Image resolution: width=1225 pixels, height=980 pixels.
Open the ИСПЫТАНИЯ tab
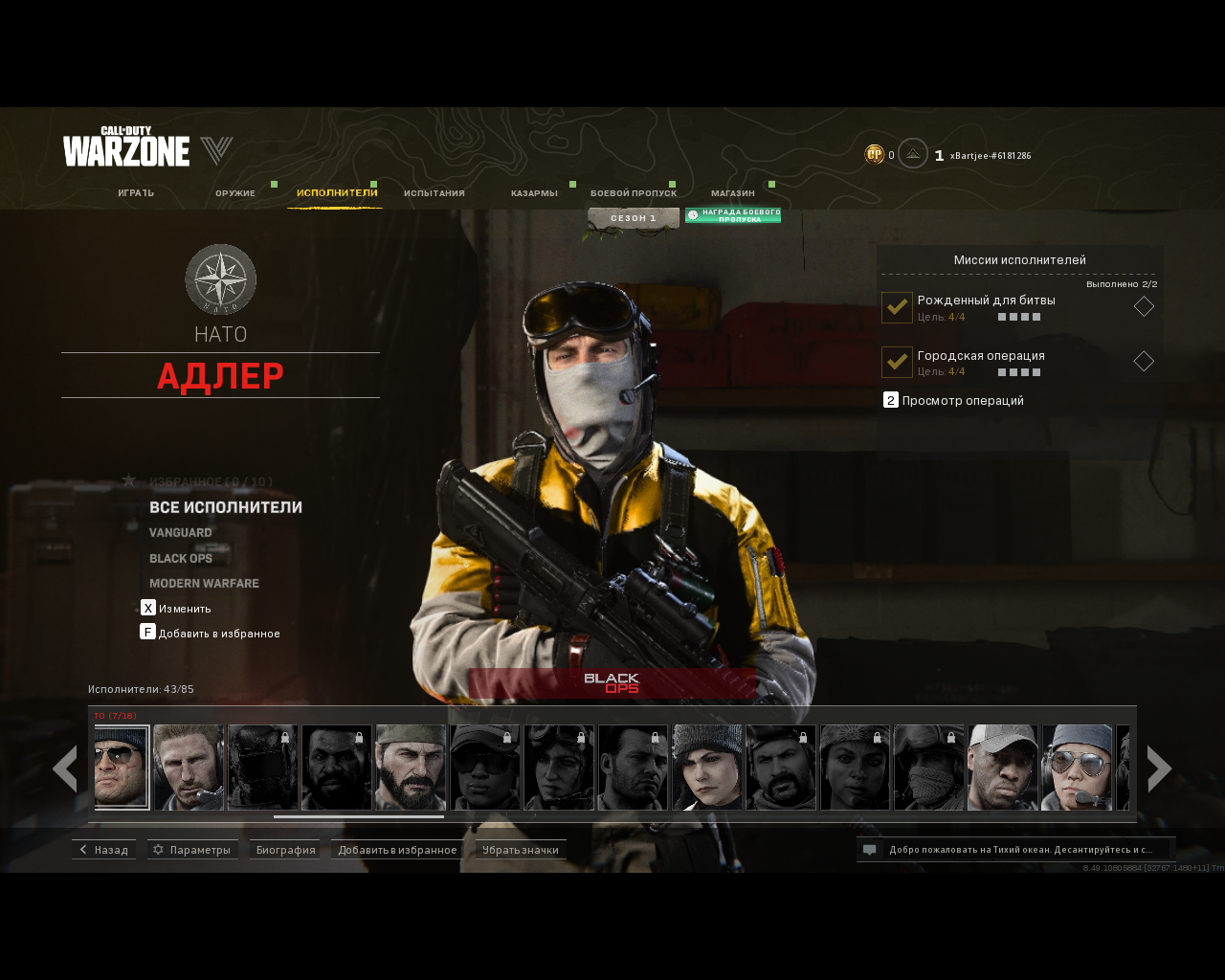(434, 193)
